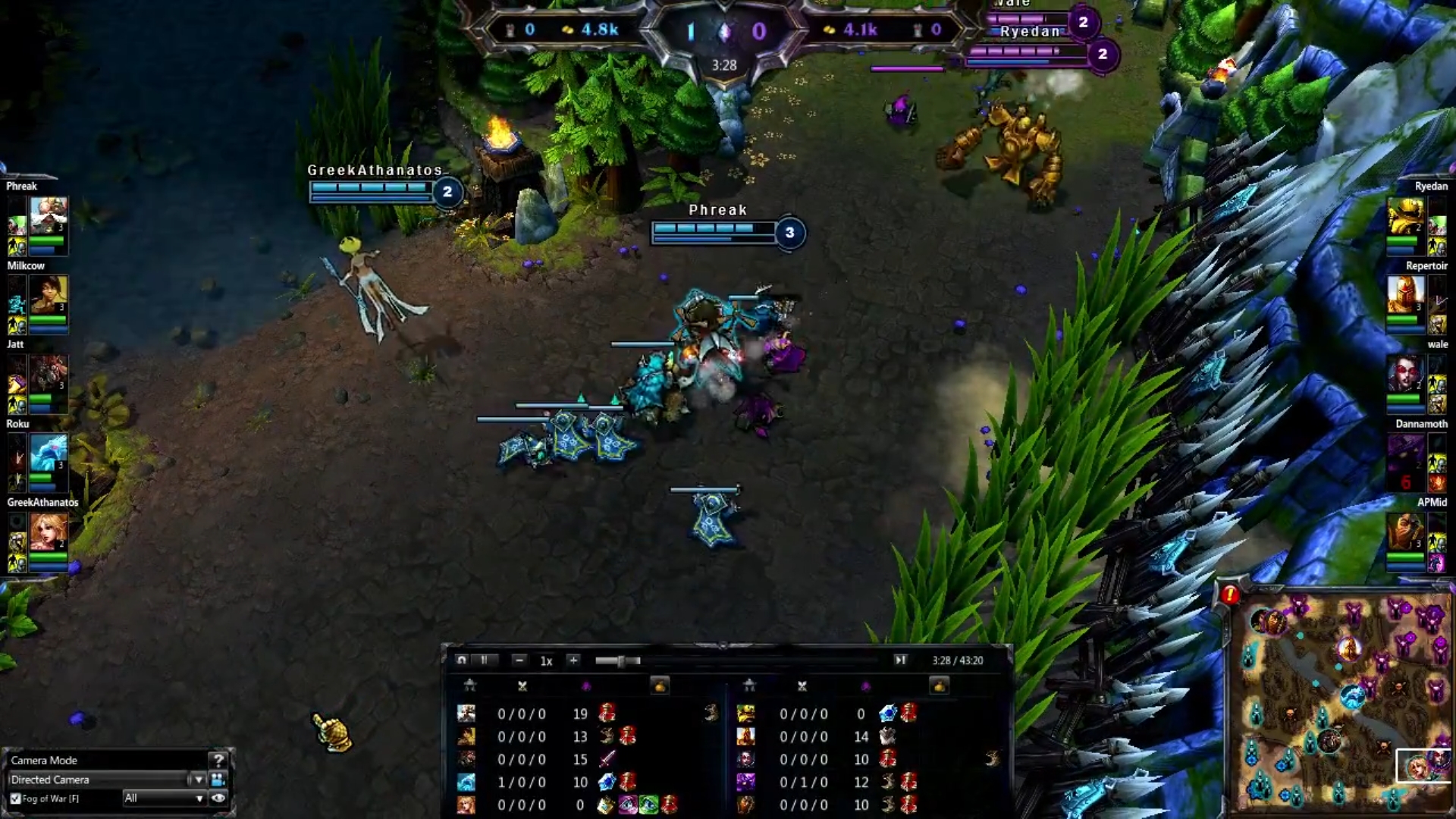
Task: Click the question mark help button on Camera Mode panel
Action: pyautogui.click(x=219, y=761)
